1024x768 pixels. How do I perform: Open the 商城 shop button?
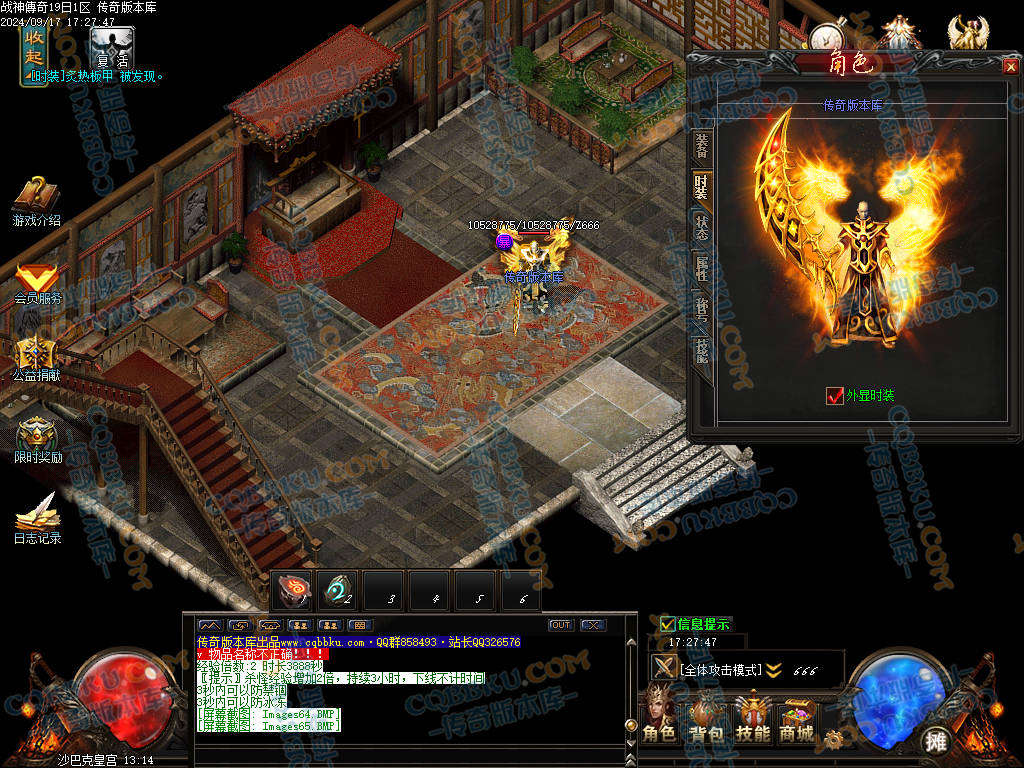pos(796,720)
